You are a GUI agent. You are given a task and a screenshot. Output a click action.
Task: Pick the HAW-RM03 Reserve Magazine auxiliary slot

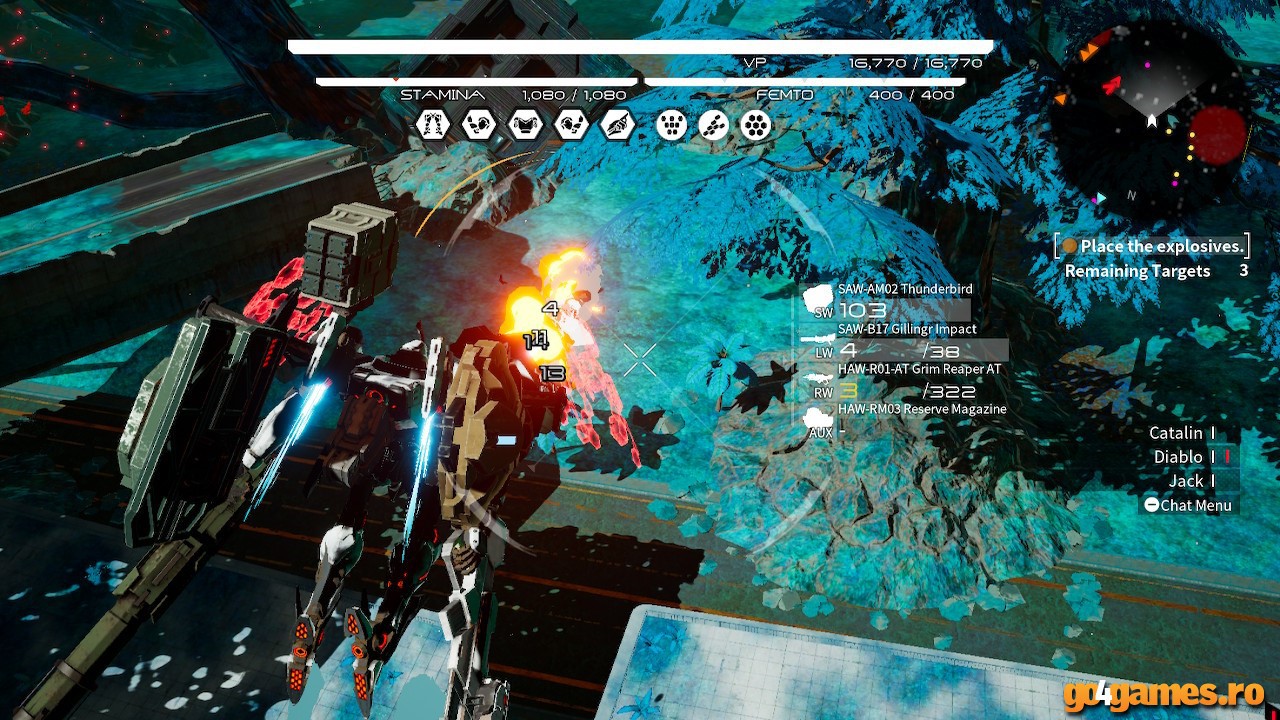(x=921, y=409)
